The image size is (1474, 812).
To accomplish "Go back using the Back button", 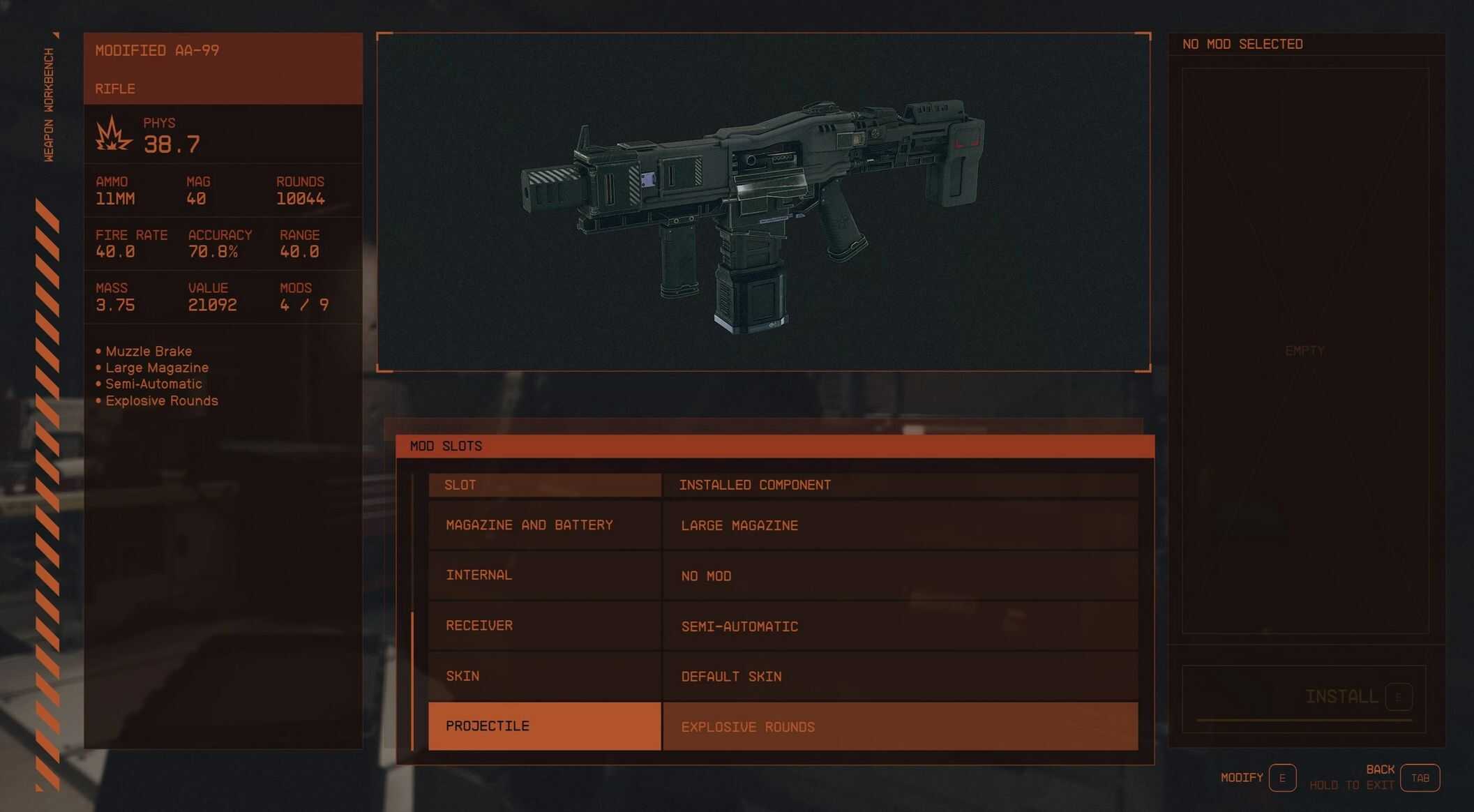I will click(x=1420, y=778).
